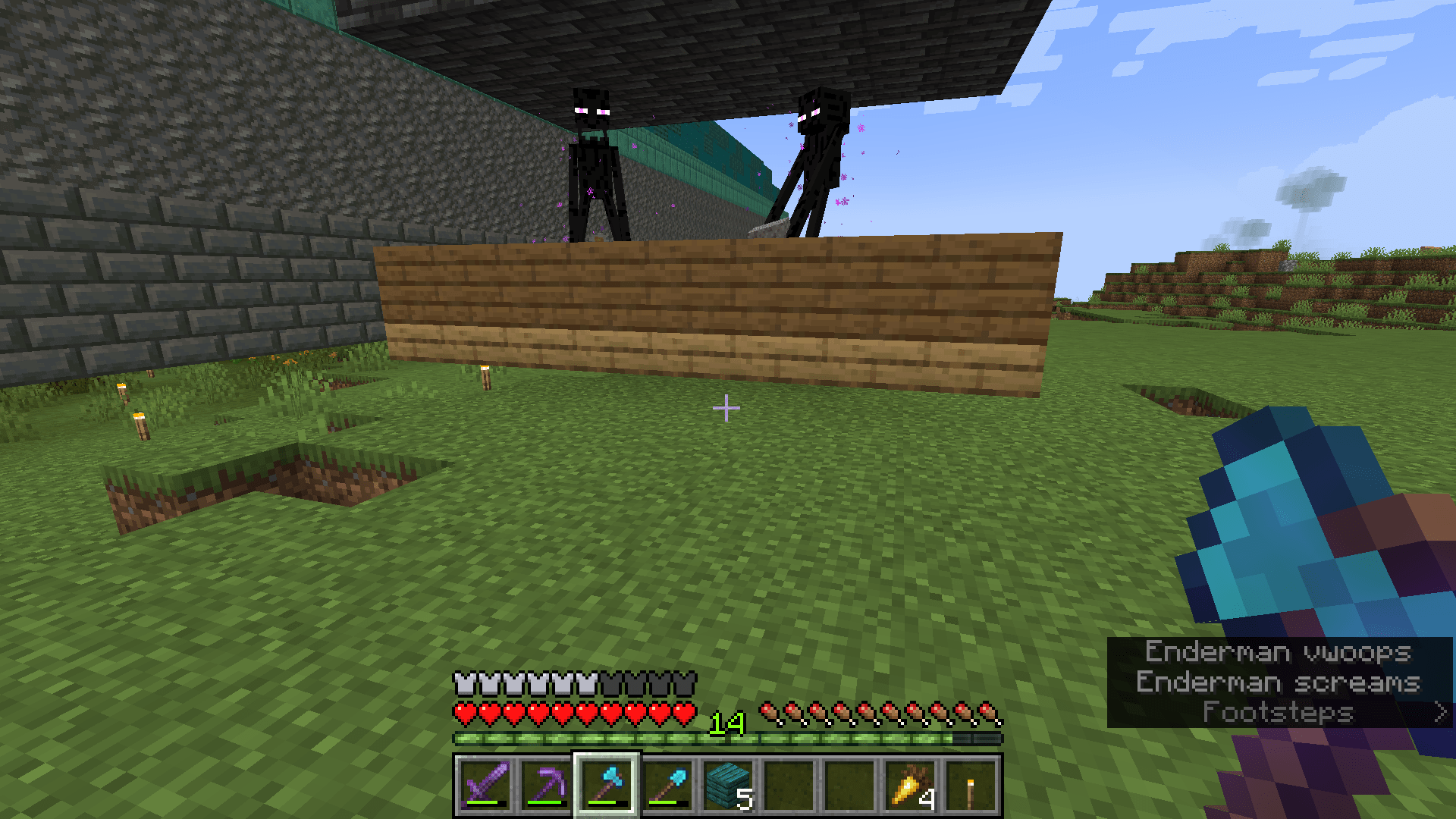Click the subtitle overlay box
The width and height of the screenshot is (1456, 819).
(1282, 682)
